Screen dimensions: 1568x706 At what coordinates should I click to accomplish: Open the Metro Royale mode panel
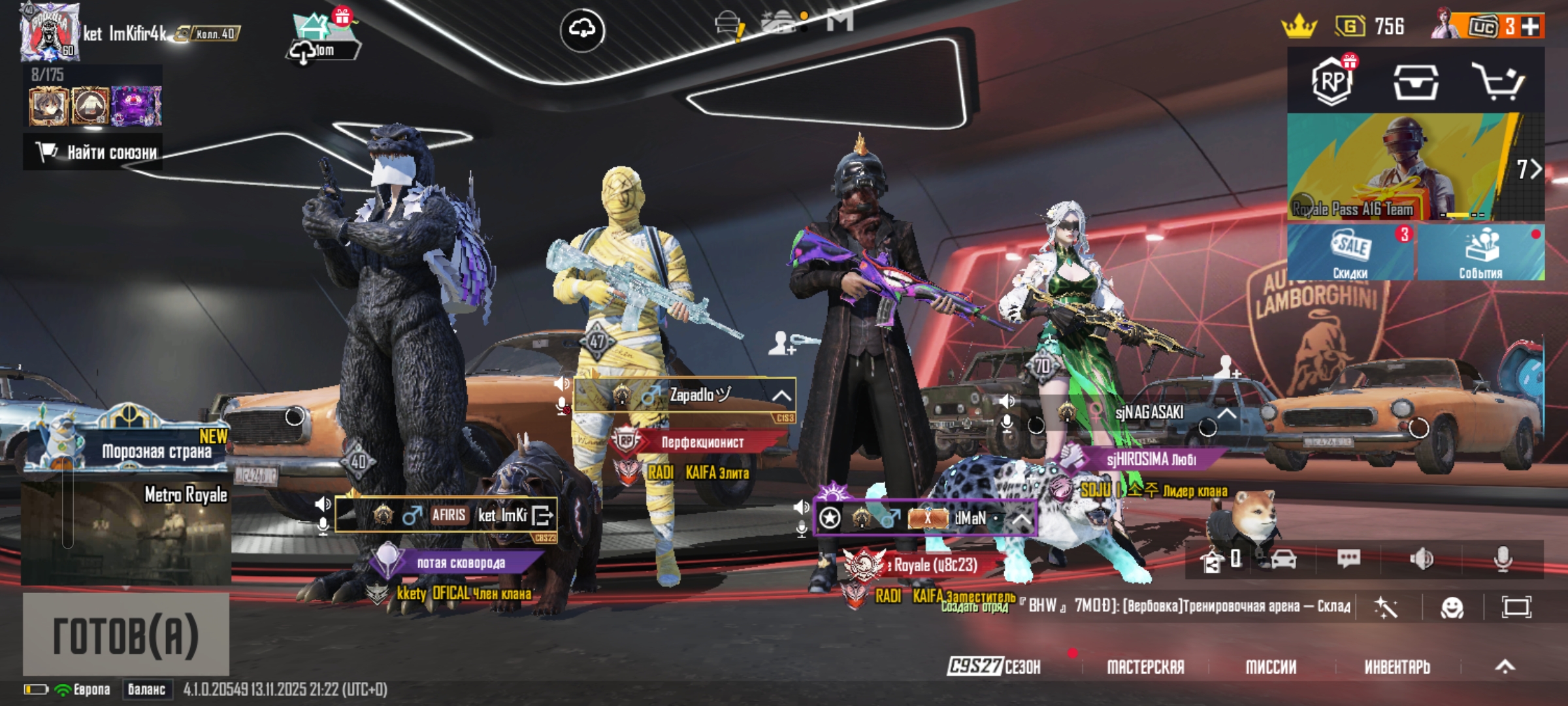[125, 532]
